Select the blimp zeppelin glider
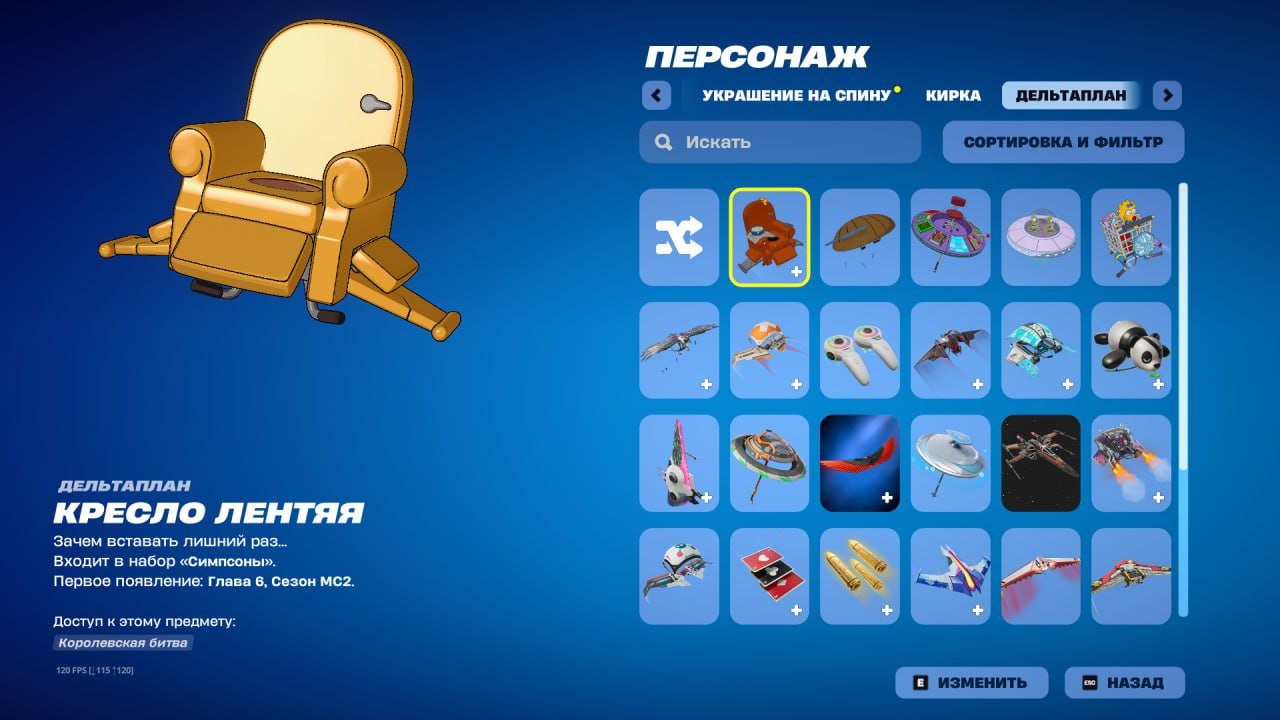1280x720 pixels. (x=860, y=235)
